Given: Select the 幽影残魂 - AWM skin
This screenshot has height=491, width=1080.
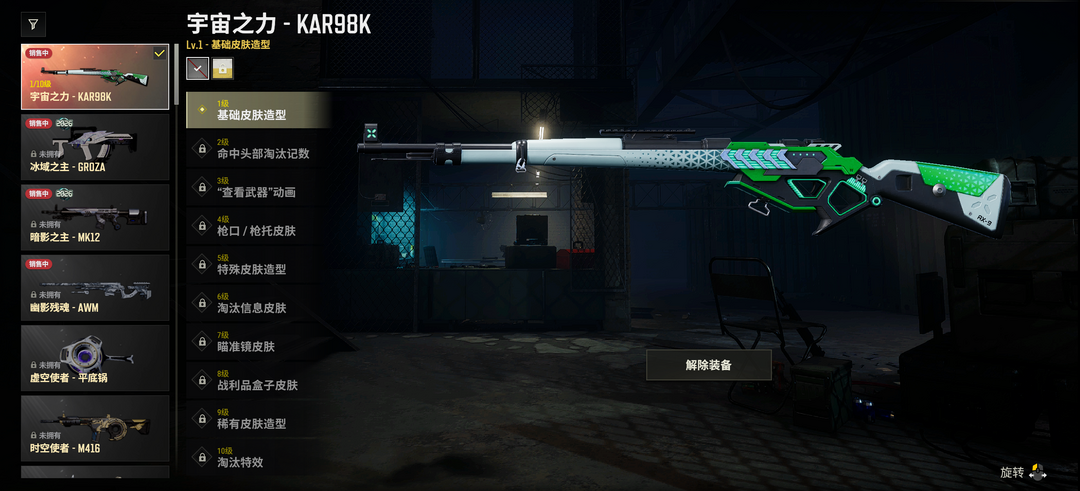Looking at the screenshot, I should (x=95, y=288).
